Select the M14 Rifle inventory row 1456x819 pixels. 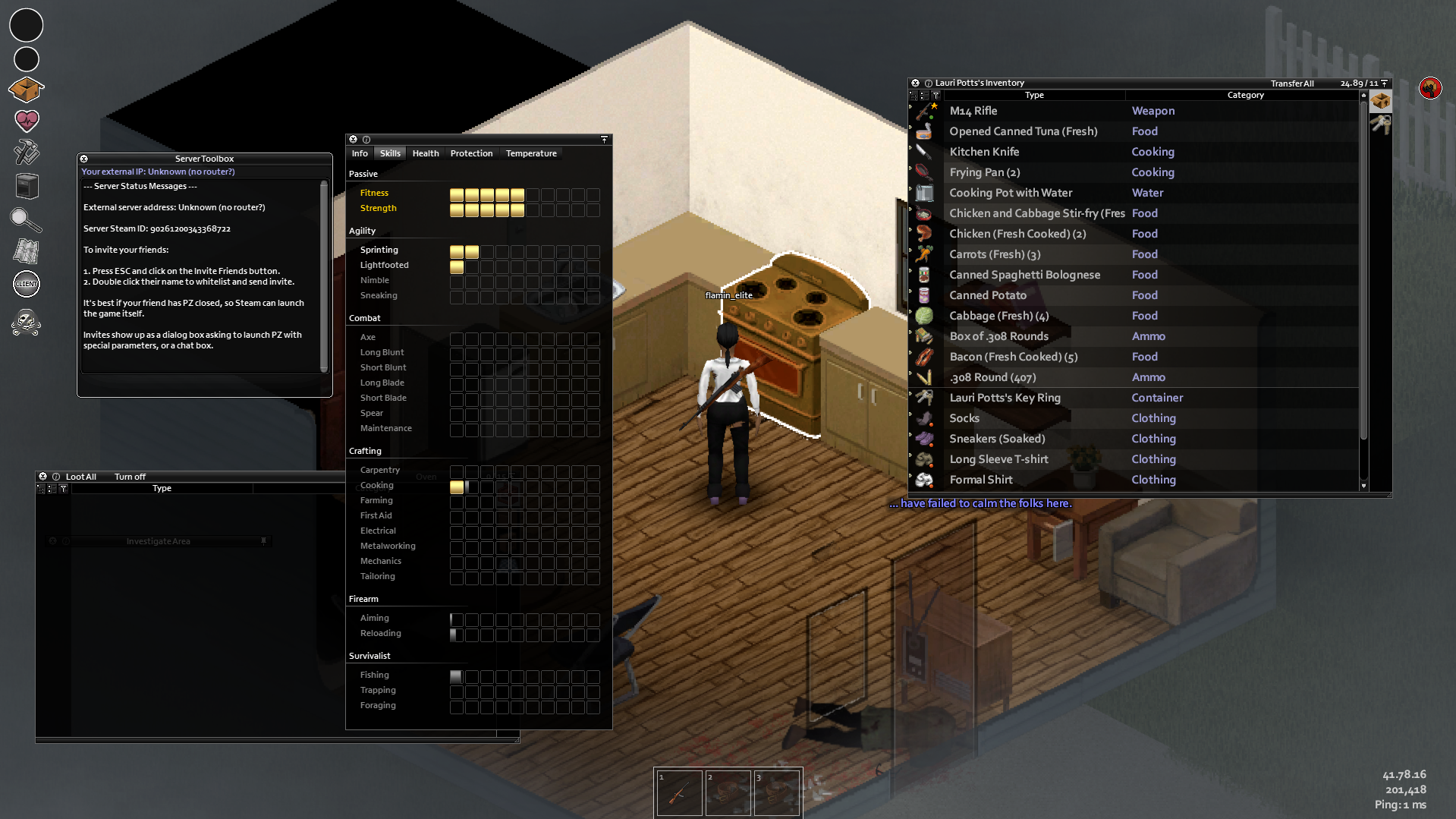coord(973,111)
